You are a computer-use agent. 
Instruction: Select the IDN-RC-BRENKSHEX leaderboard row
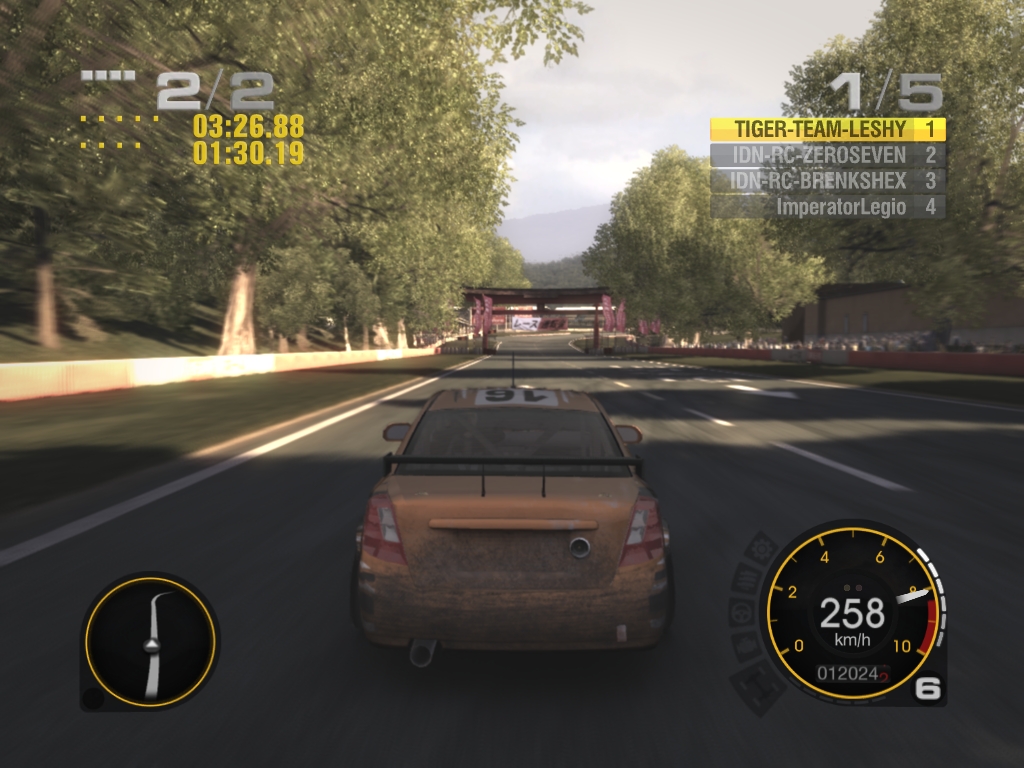tap(827, 181)
